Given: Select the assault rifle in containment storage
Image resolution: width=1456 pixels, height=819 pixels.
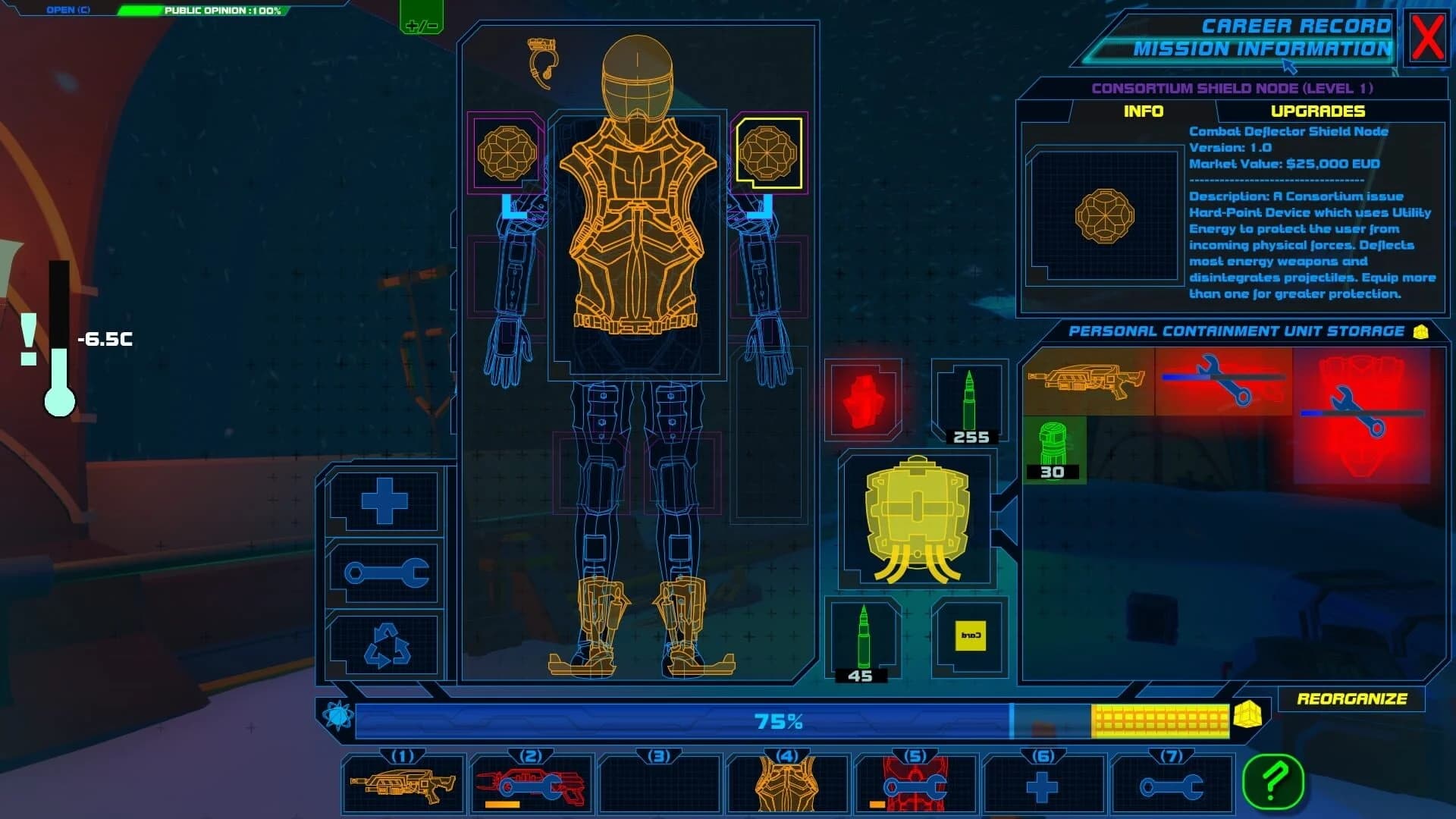Looking at the screenshot, I should 1084,383.
